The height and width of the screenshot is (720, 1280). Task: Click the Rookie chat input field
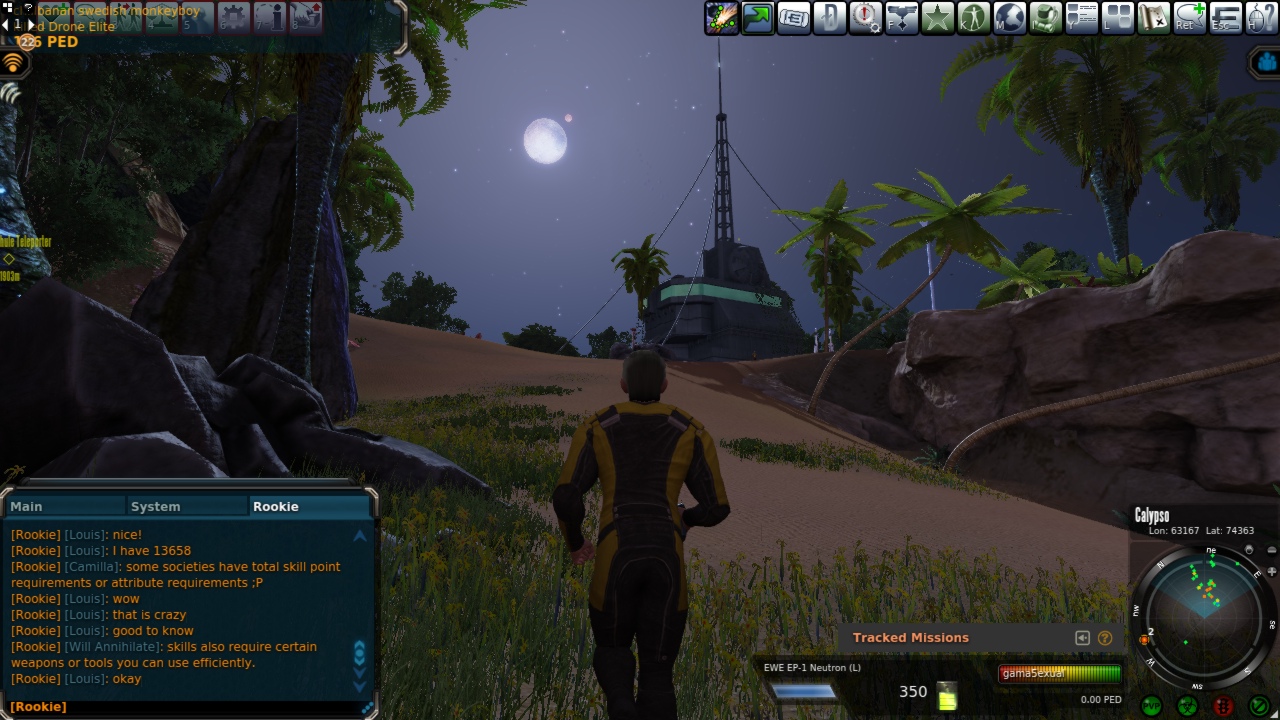point(190,707)
